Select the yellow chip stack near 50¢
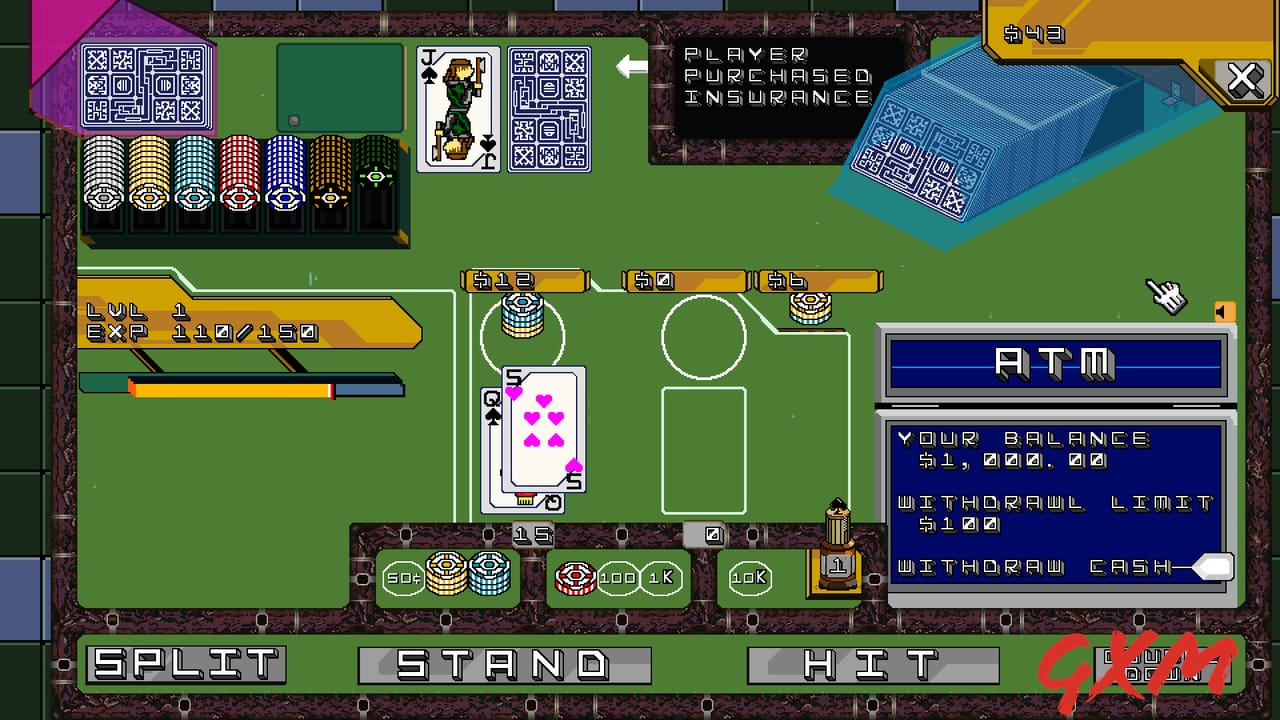This screenshot has height=720, width=1280. pyautogui.click(x=448, y=573)
